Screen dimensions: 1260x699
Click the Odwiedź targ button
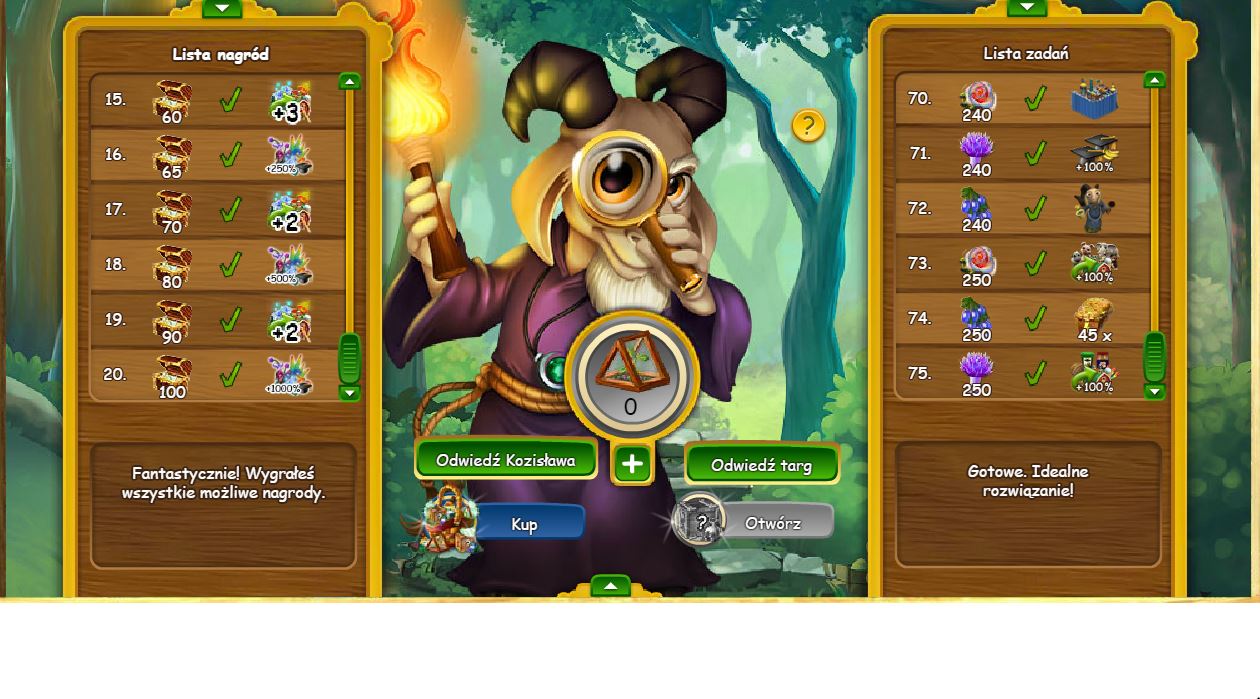[761, 465]
